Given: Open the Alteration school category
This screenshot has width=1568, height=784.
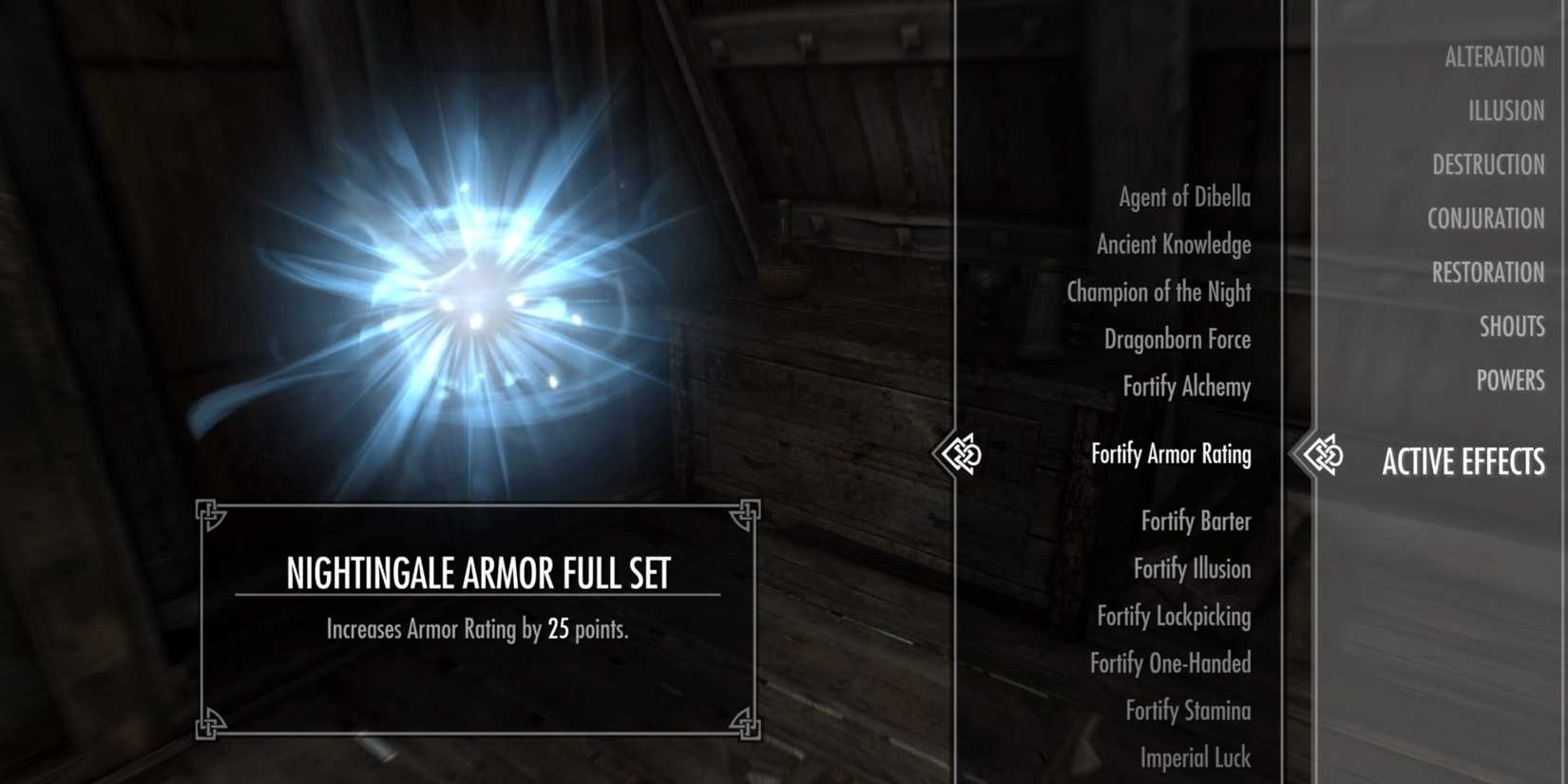Looking at the screenshot, I should 1495,57.
